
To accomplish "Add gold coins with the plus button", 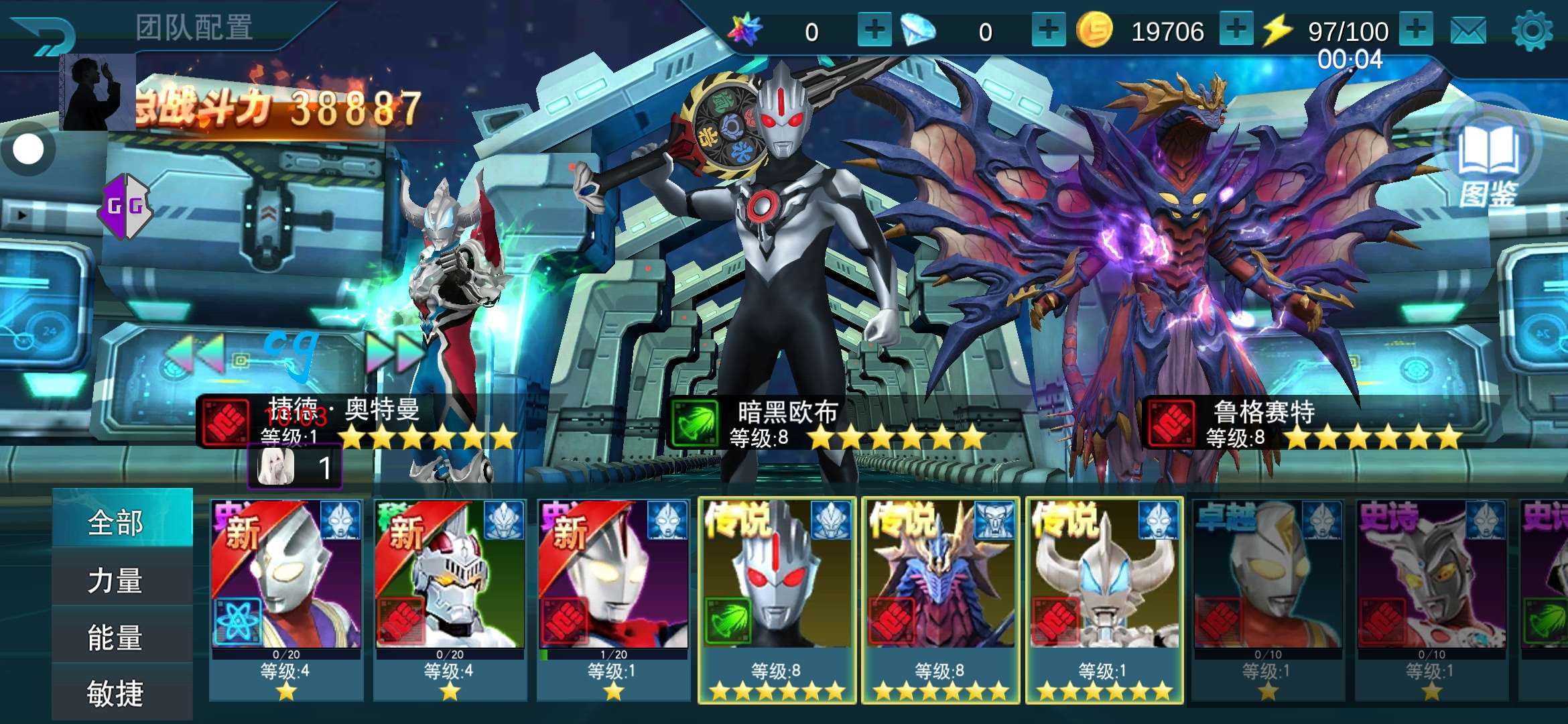I will (1236, 29).
